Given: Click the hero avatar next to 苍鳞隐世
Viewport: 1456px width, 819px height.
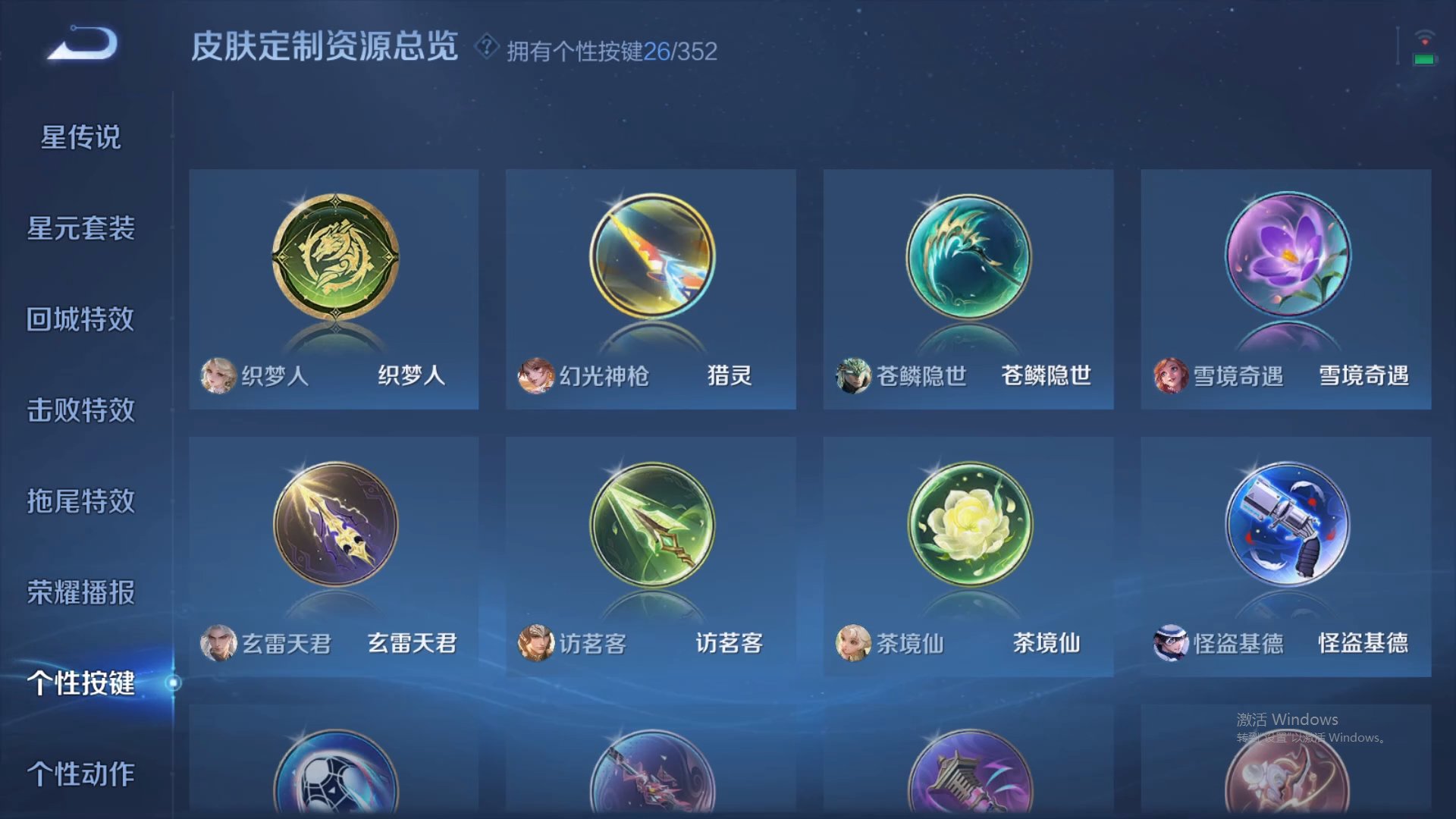Looking at the screenshot, I should pos(852,375).
